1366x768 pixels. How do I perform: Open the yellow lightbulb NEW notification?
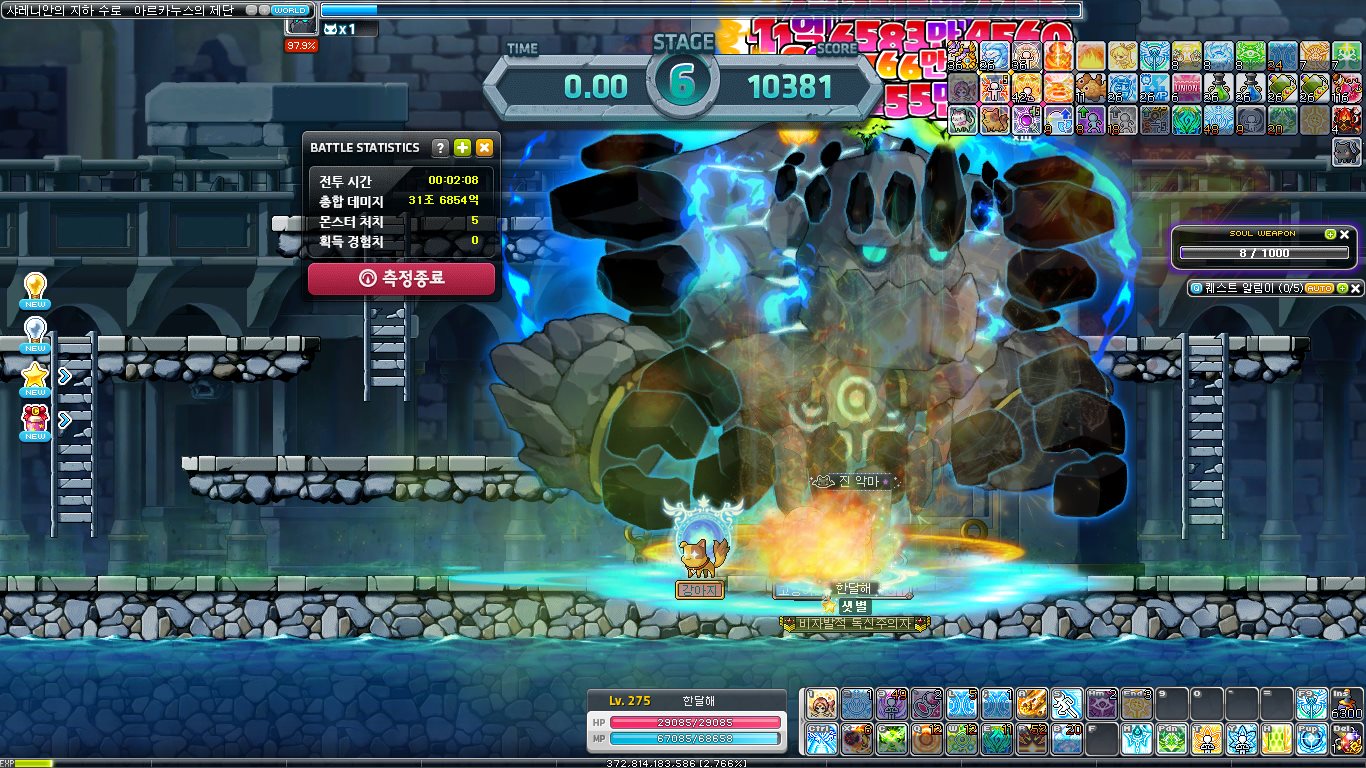[35, 290]
